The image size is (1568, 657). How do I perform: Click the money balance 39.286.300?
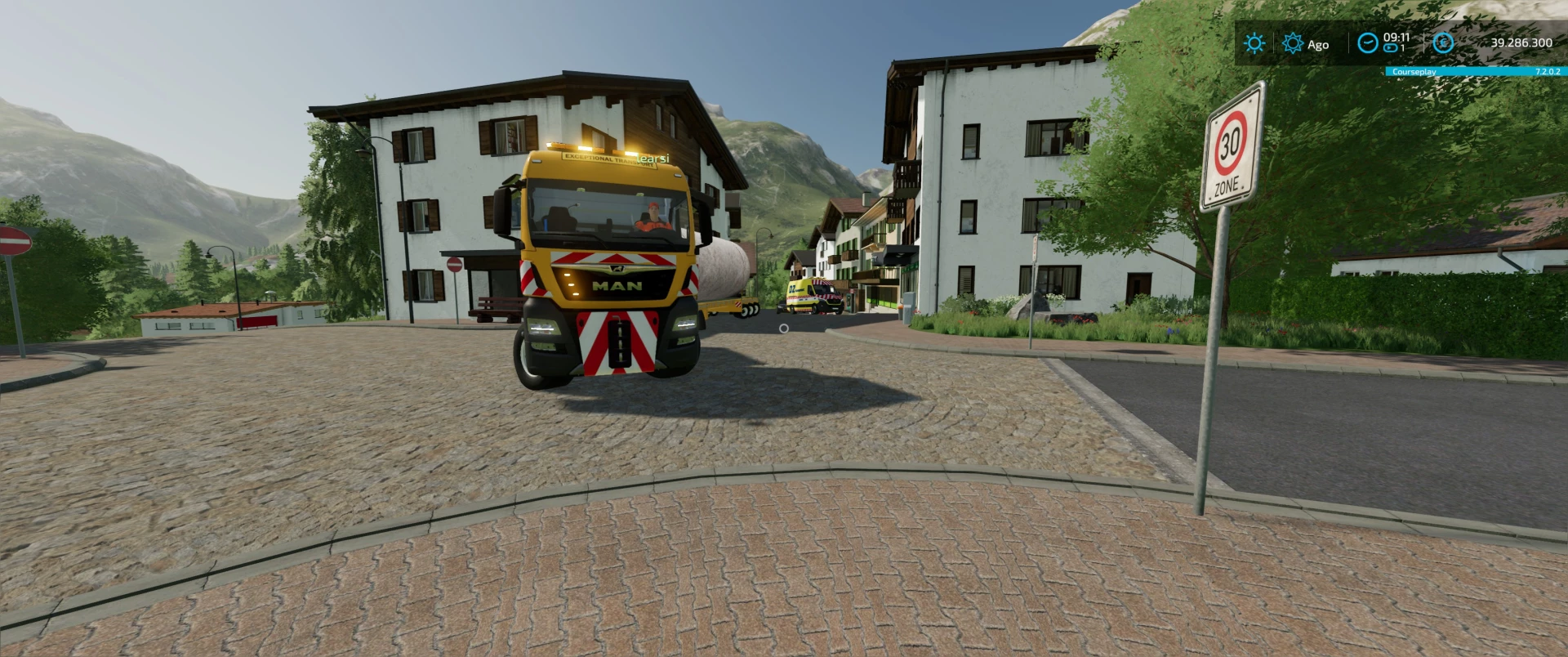coord(1521,42)
